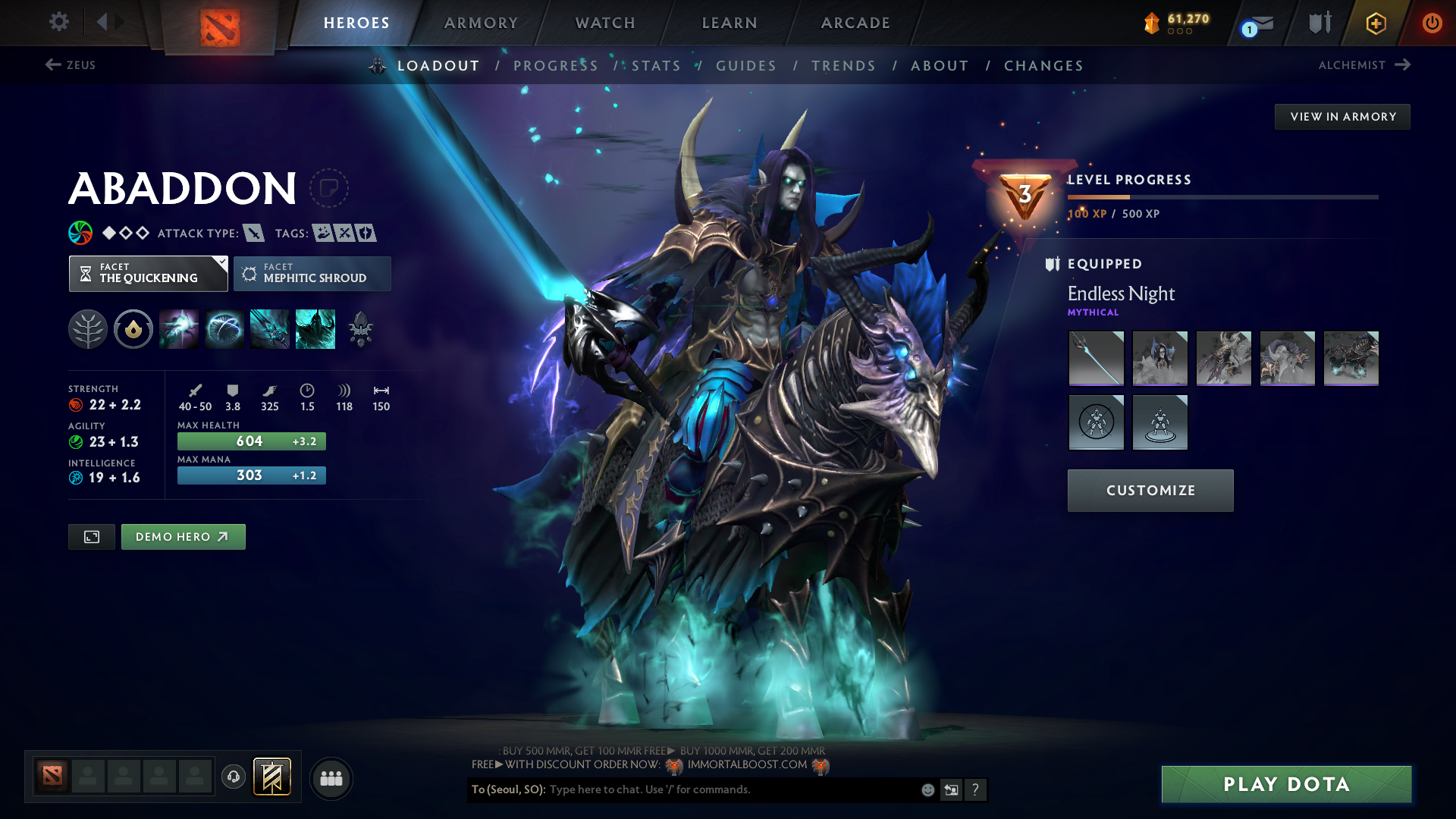Click the guild crest icon near party slots

tap(272, 777)
